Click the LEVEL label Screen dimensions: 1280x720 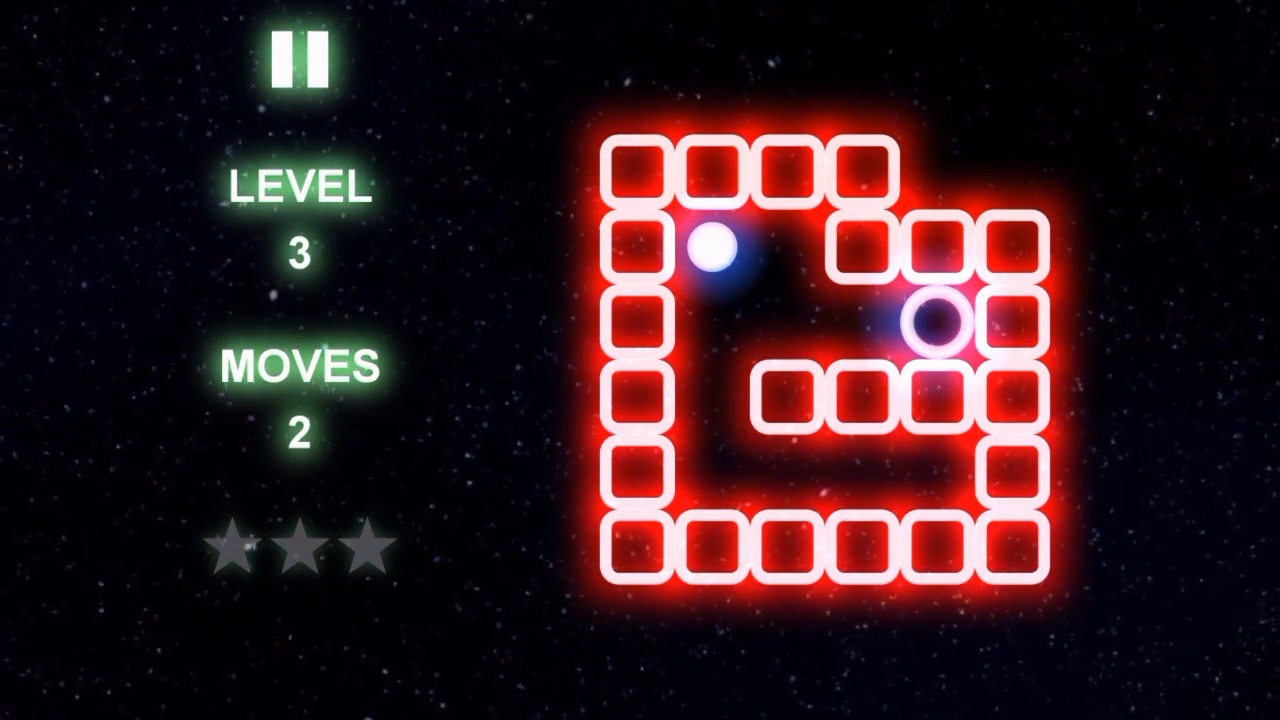pos(300,187)
